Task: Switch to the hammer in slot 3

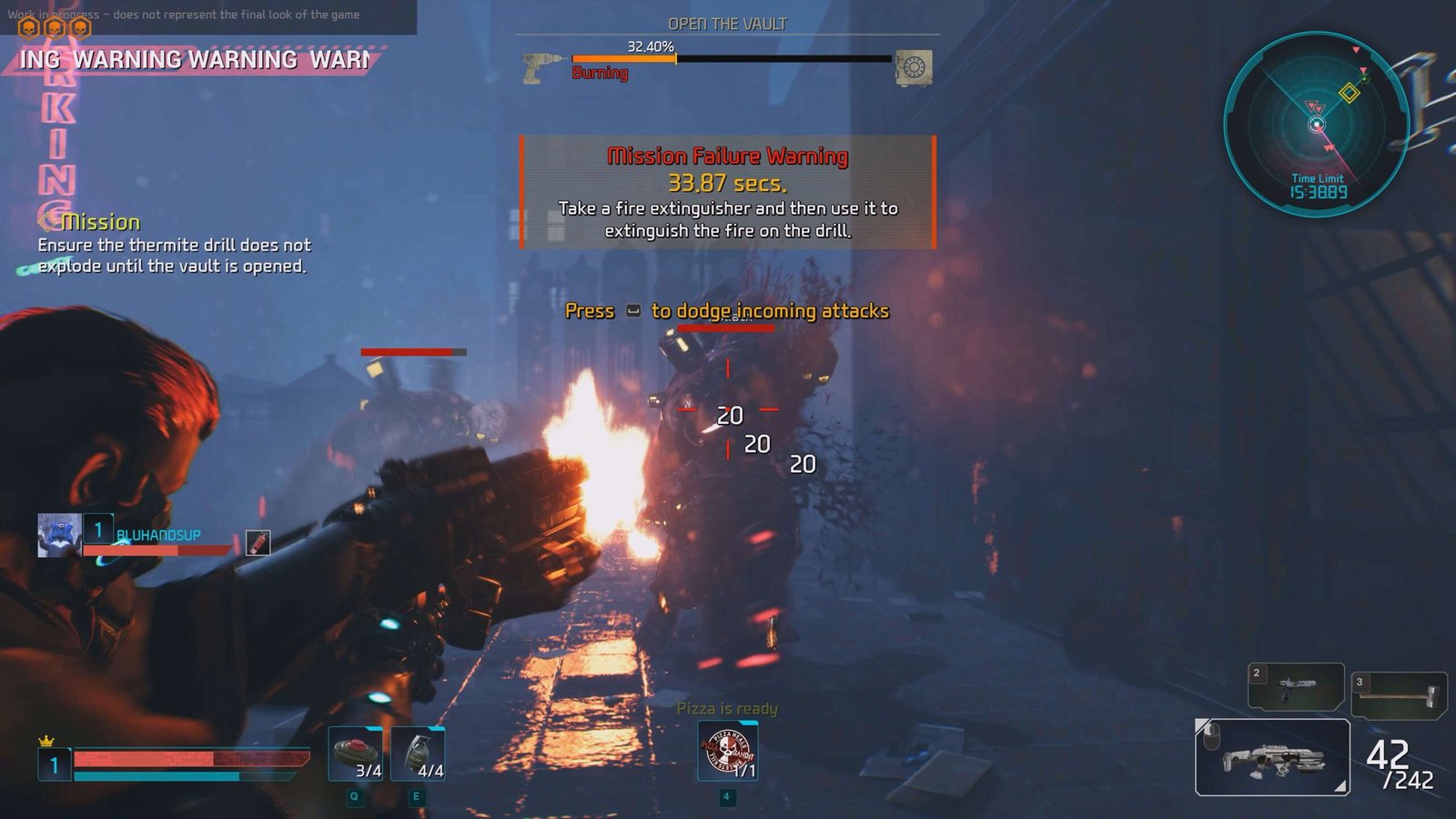Action: (1399, 695)
